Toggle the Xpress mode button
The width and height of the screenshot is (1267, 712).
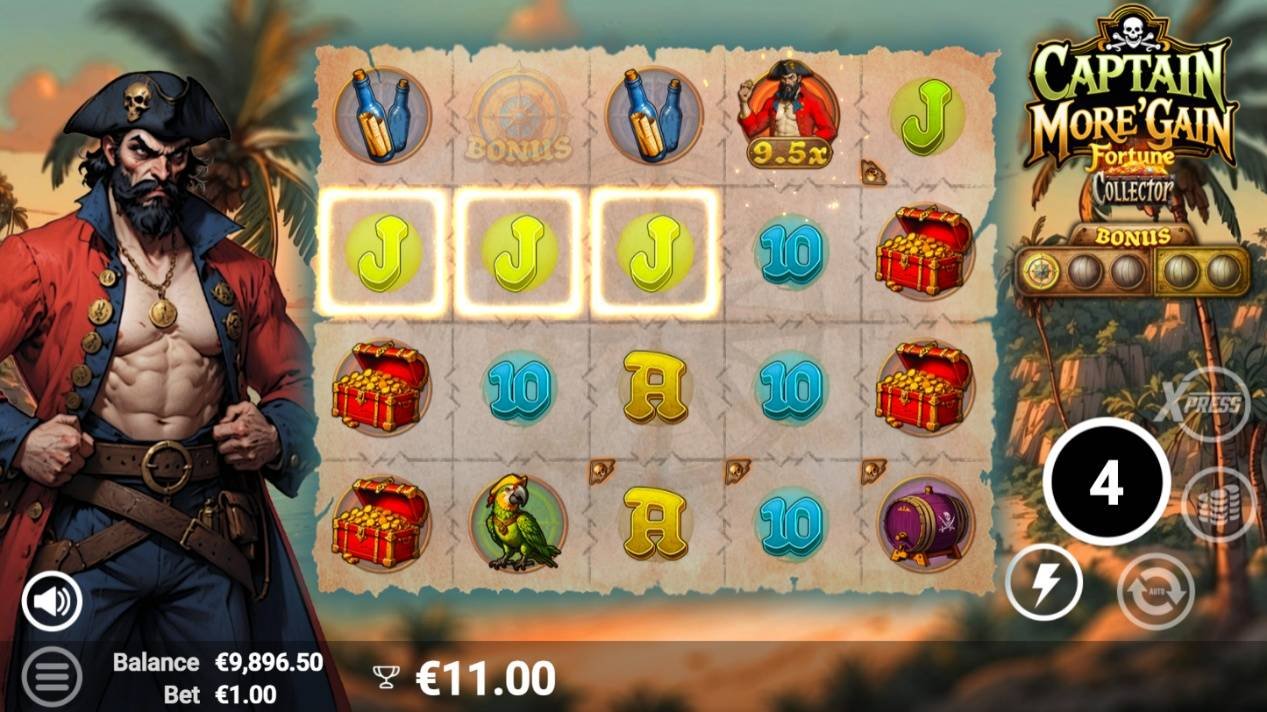(1211, 405)
